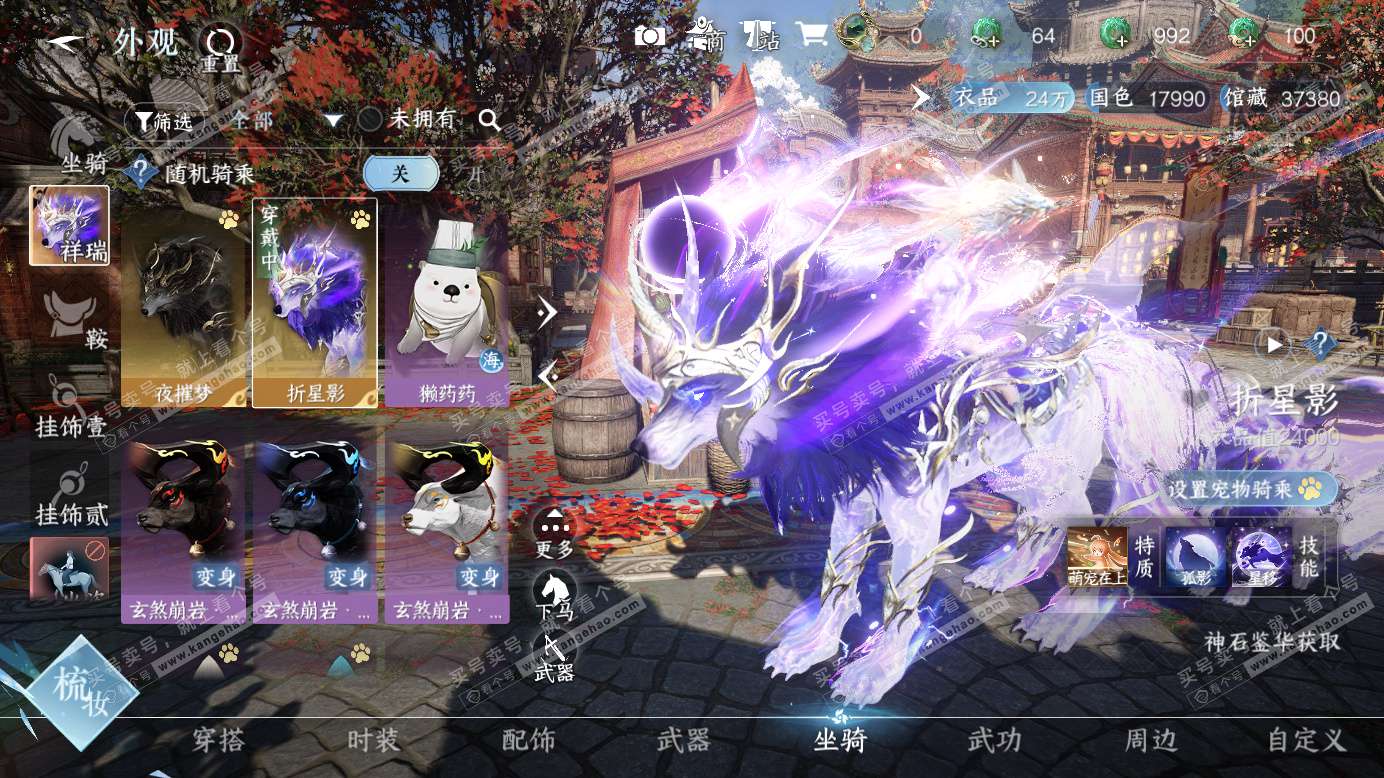Toggle the 随机骑乘 random mount switch
The image size is (1384, 778).
coord(400,173)
